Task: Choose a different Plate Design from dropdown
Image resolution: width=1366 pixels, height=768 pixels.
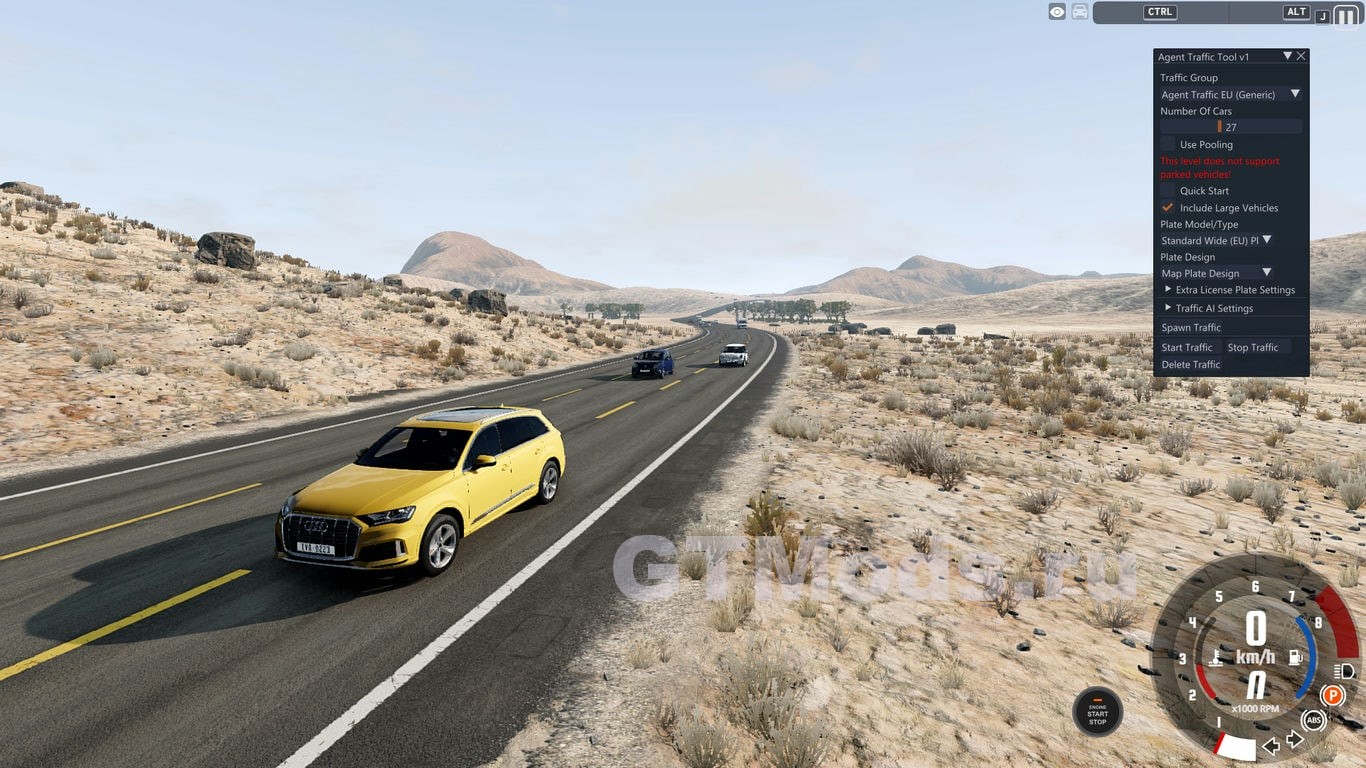Action: click(1266, 273)
